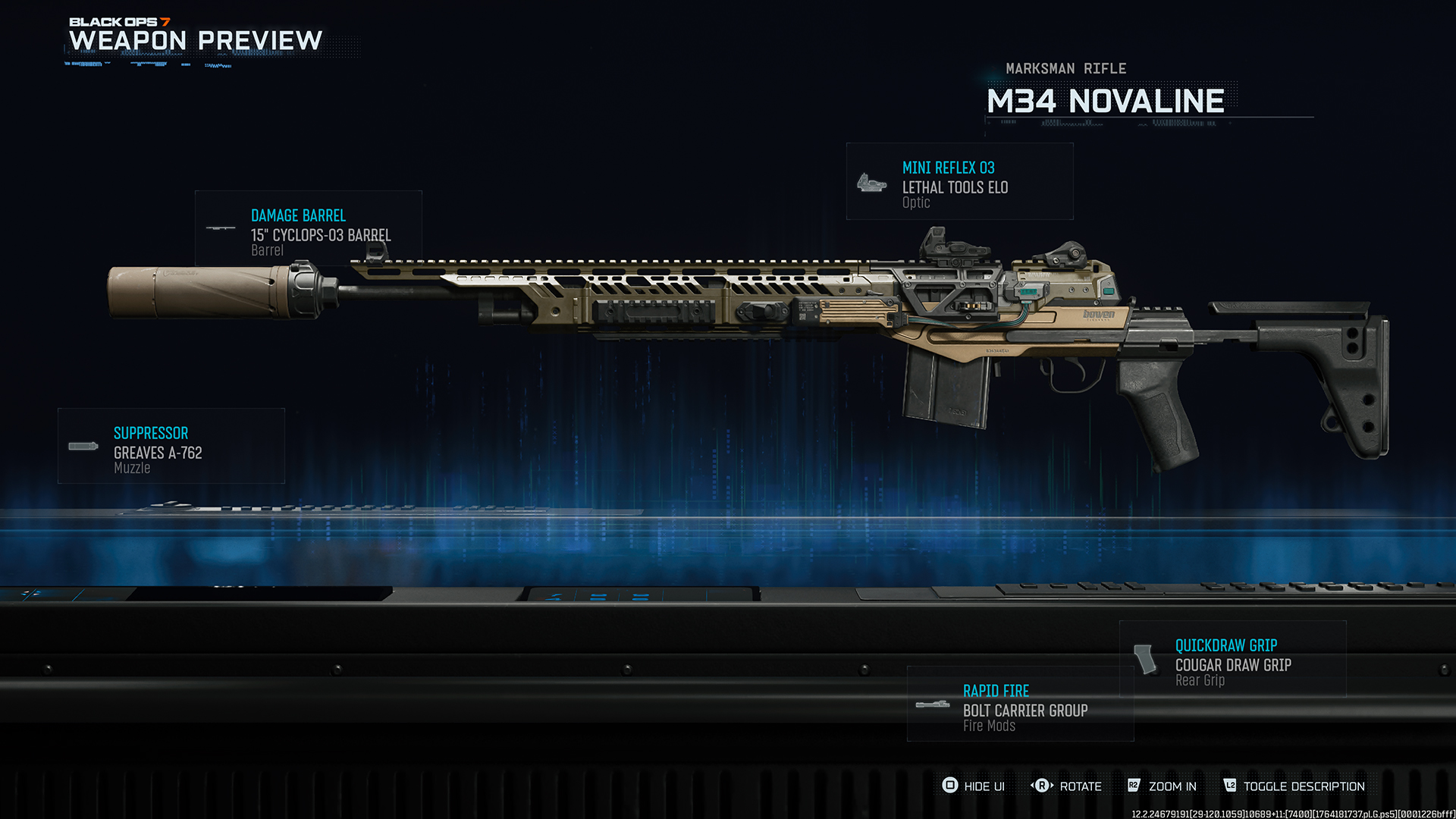Pick the Quickdraw Grip rear grip card
Image resolution: width=1456 pixels, height=819 pixels.
1232,660
